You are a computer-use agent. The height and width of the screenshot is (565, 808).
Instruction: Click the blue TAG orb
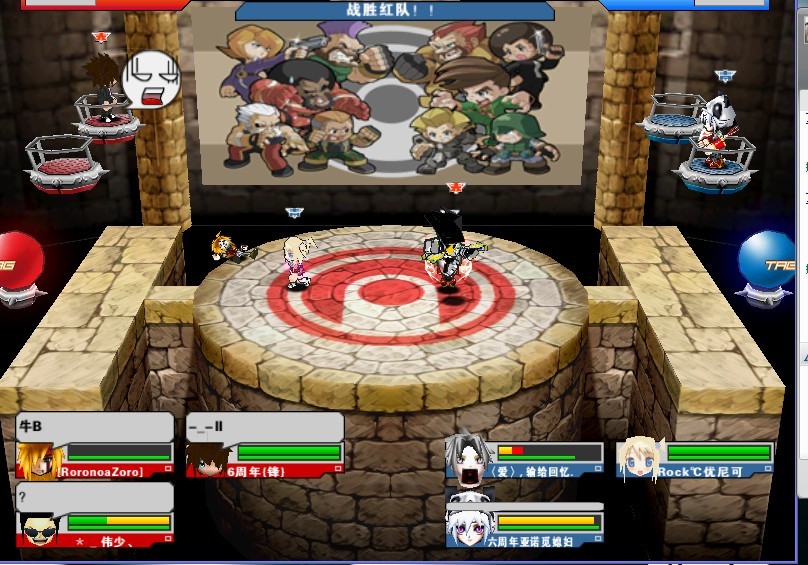(x=769, y=262)
